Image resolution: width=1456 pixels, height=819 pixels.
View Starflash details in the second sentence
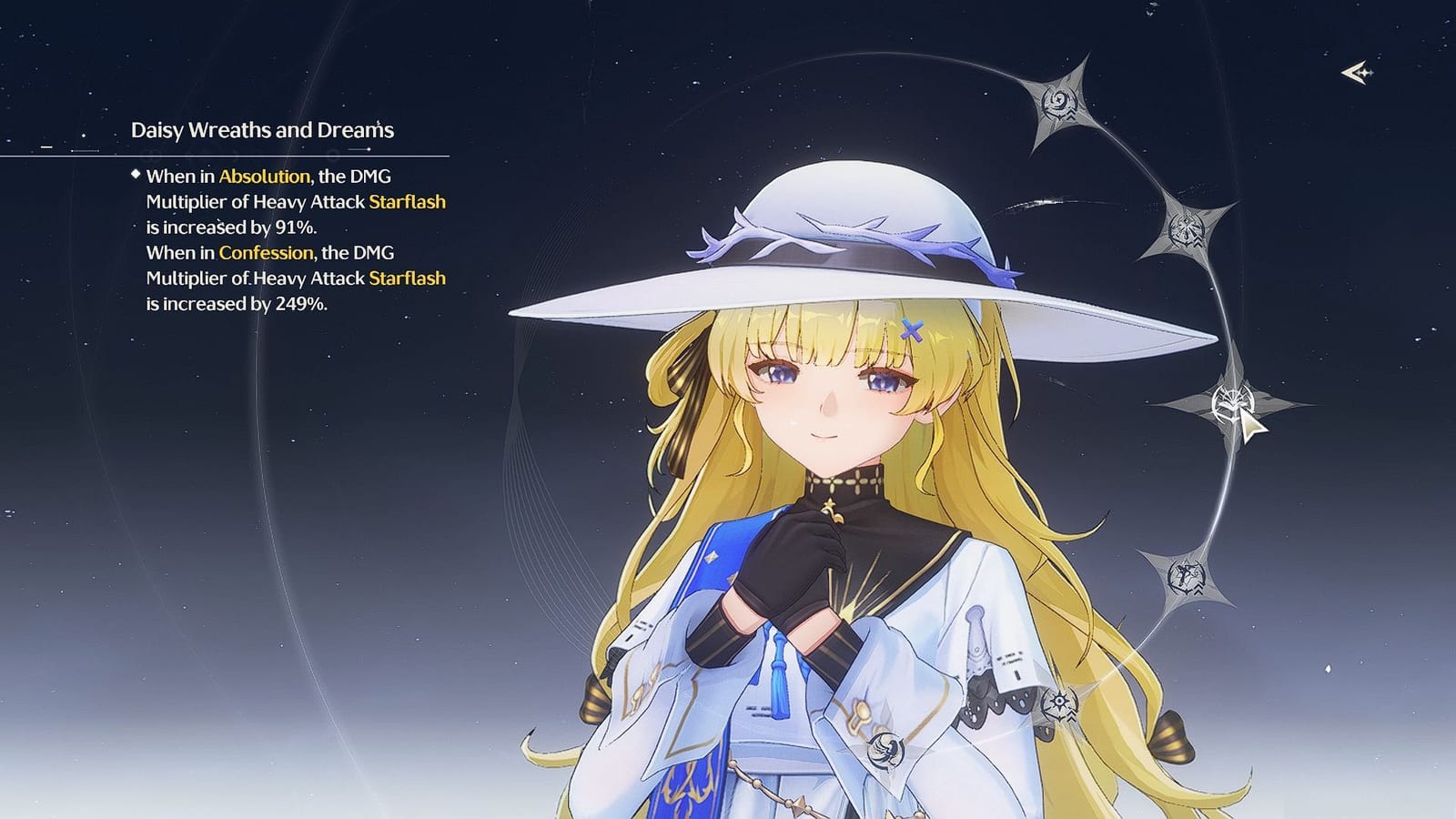click(x=409, y=278)
